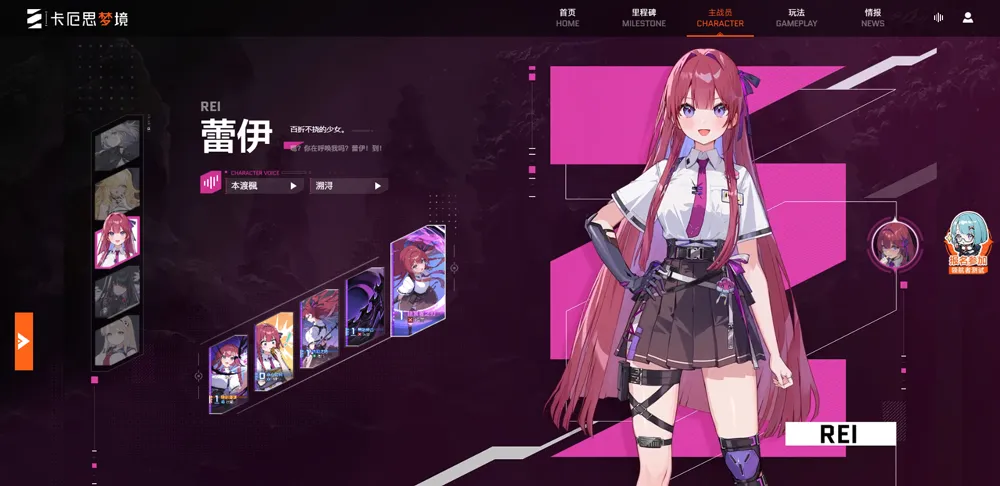Switch to the CHARACTER tab
The width and height of the screenshot is (1000, 486).
pos(720,17)
